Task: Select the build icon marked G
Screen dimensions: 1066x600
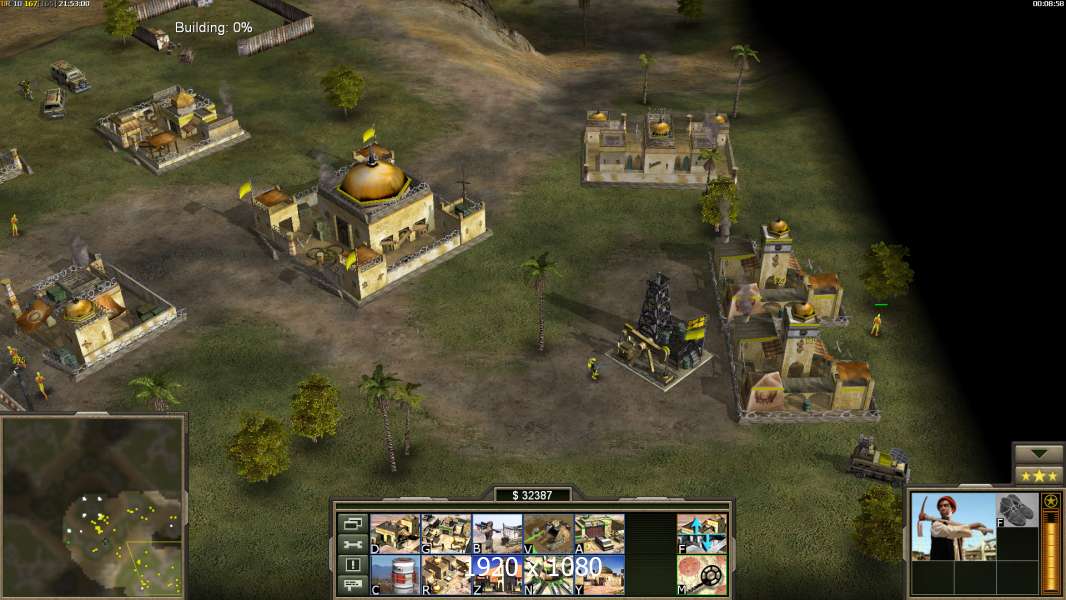Action: [446, 533]
